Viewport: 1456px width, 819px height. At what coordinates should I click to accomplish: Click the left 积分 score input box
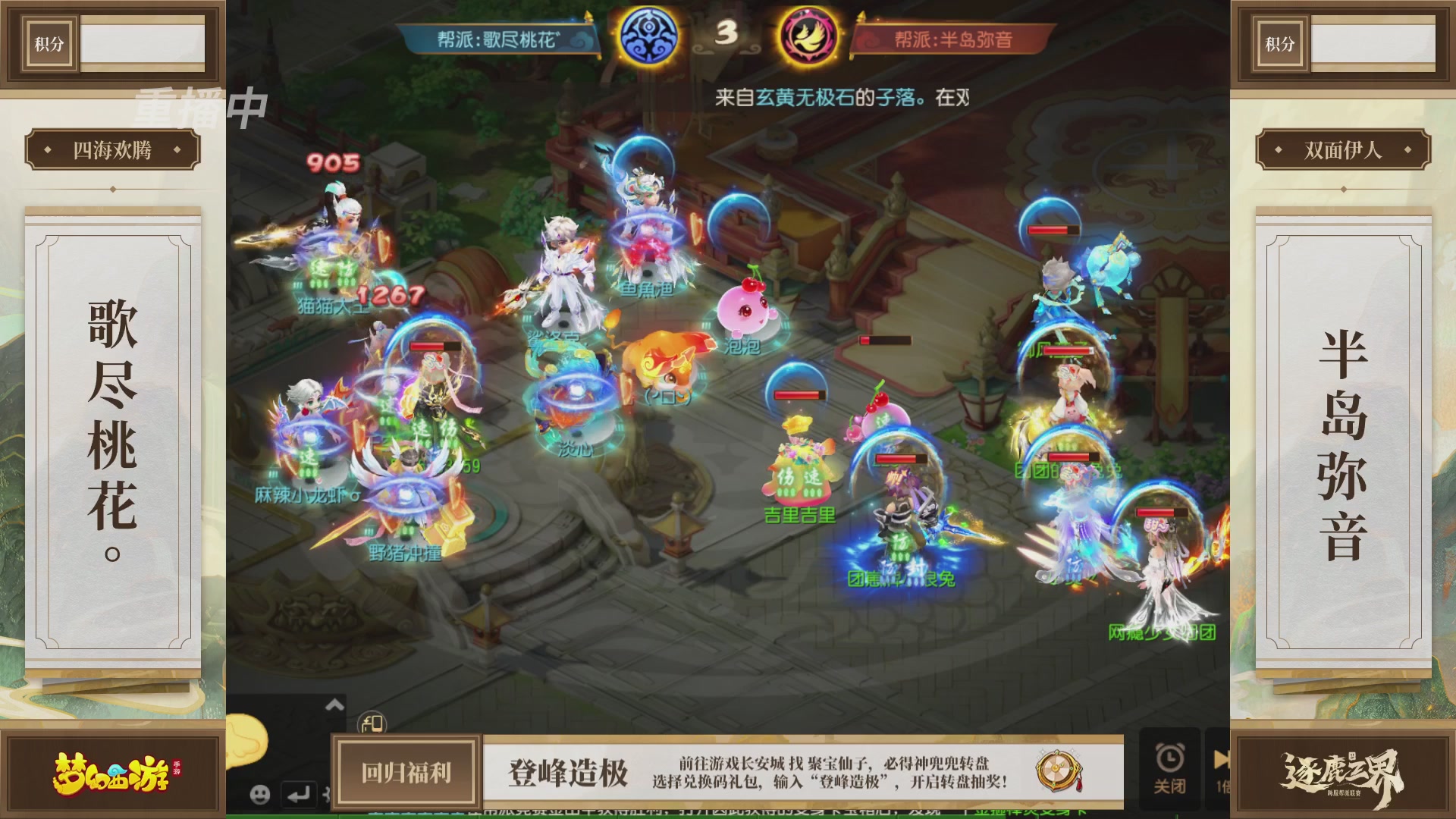(x=140, y=43)
